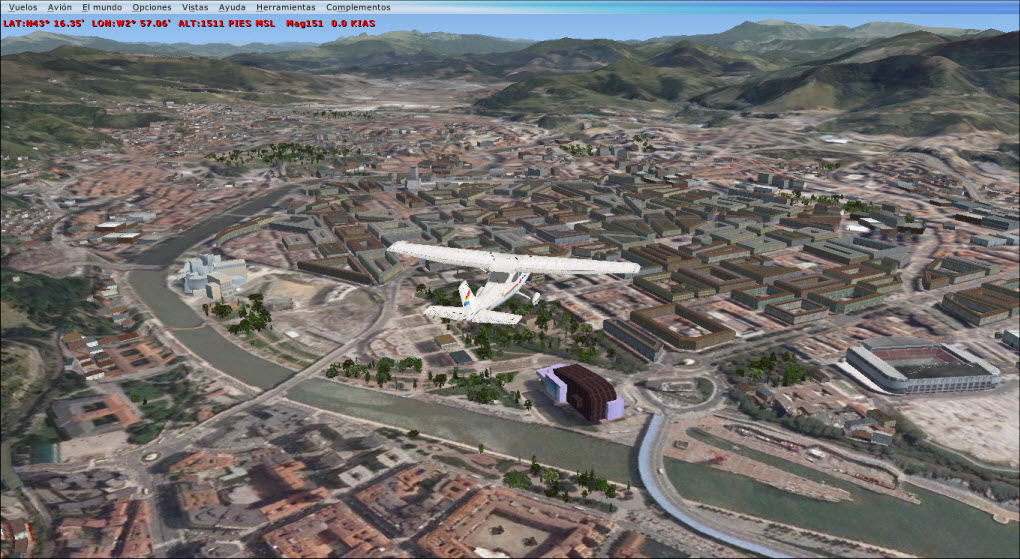
Task: Open the Vuelos menu
Action: (22, 7)
